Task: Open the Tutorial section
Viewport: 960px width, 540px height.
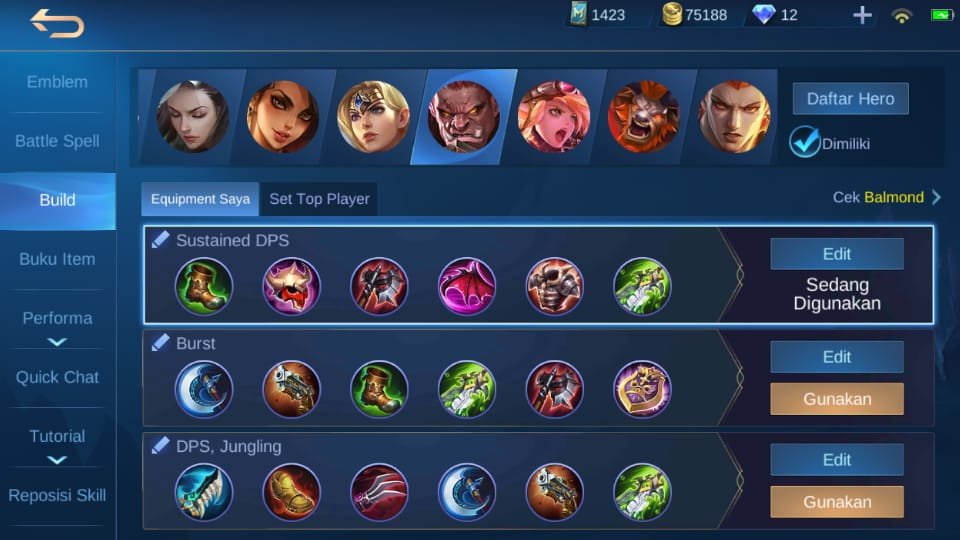Action: tap(57, 436)
